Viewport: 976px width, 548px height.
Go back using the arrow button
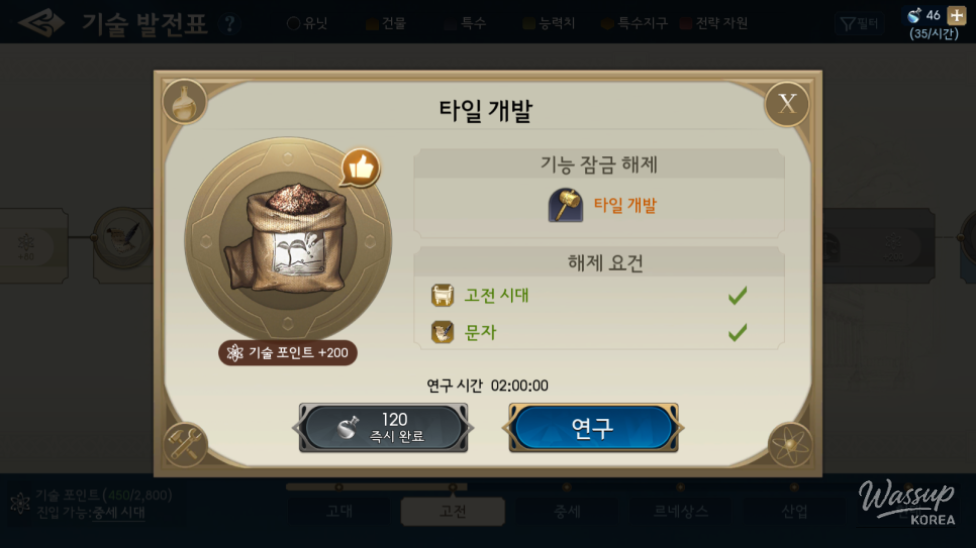(x=40, y=23)
